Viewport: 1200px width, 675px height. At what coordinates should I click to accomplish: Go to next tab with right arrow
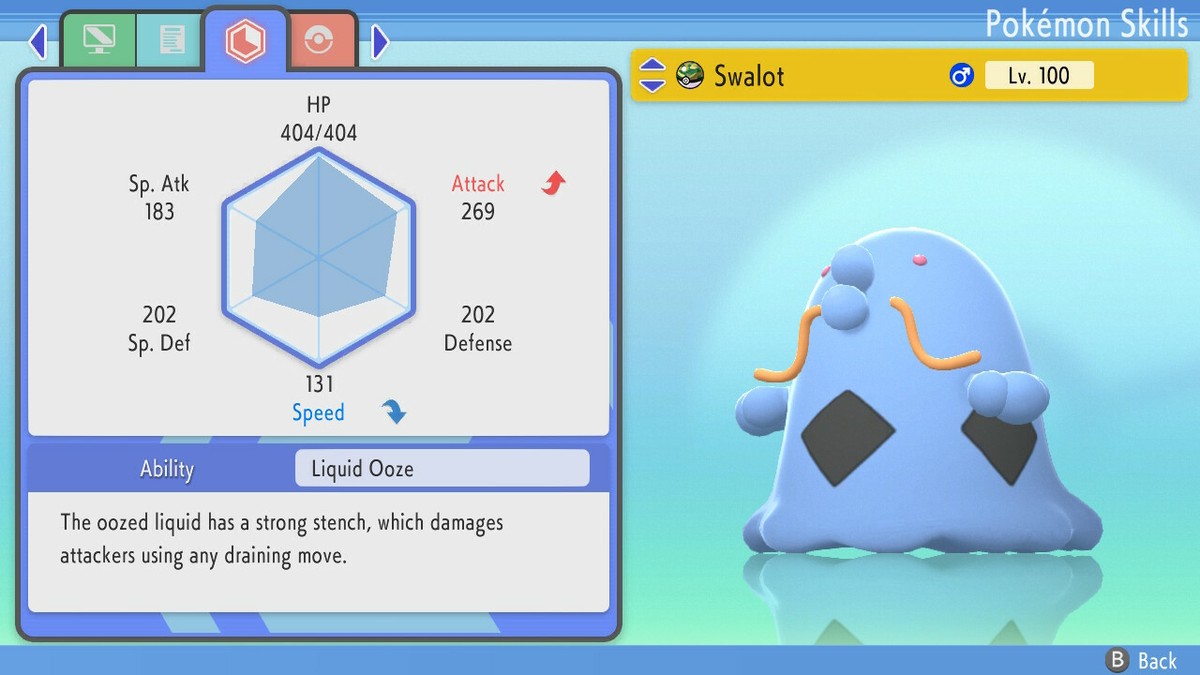pos(379,42)
